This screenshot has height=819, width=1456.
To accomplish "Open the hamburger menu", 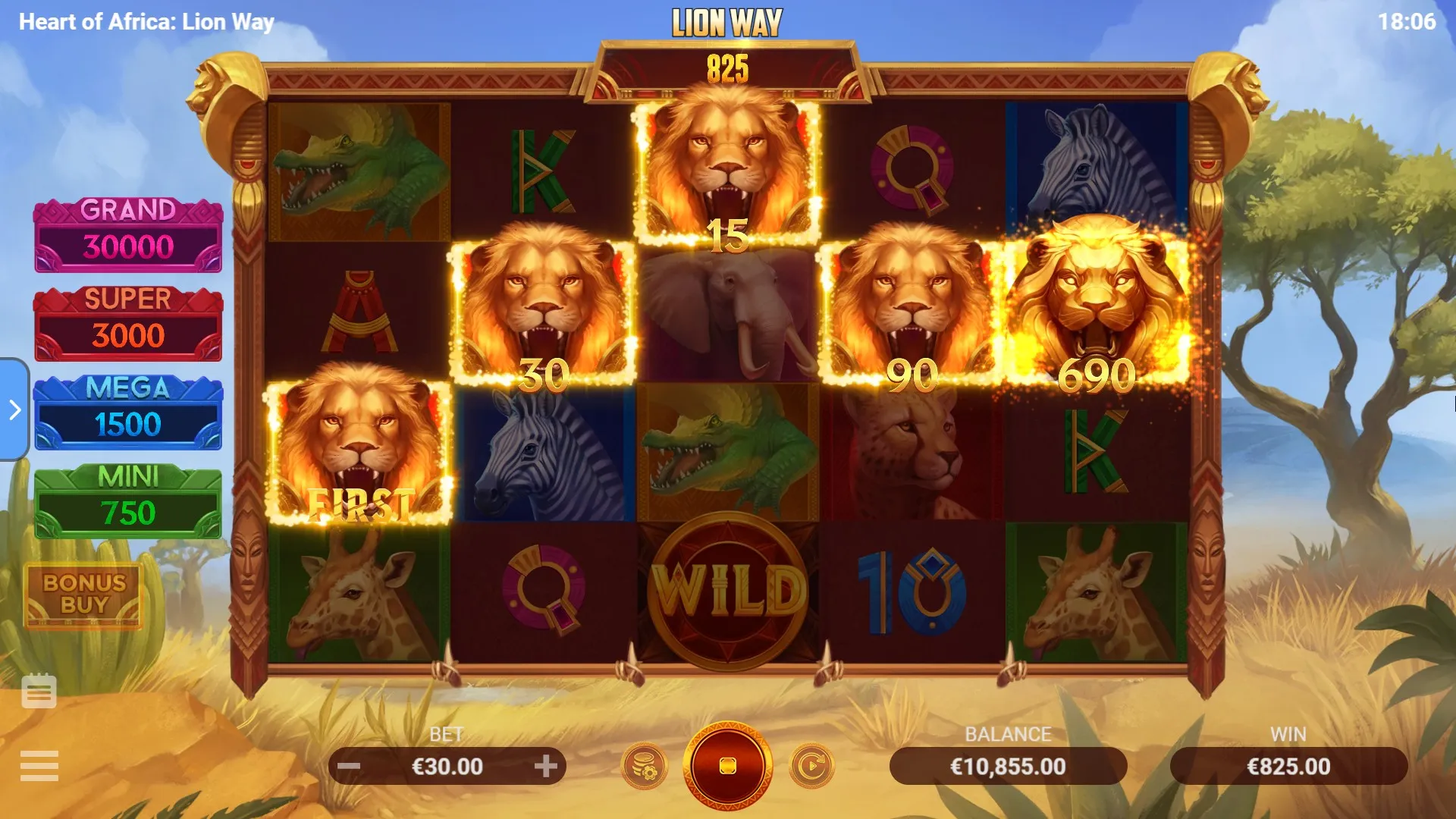I will coord(39,766).
